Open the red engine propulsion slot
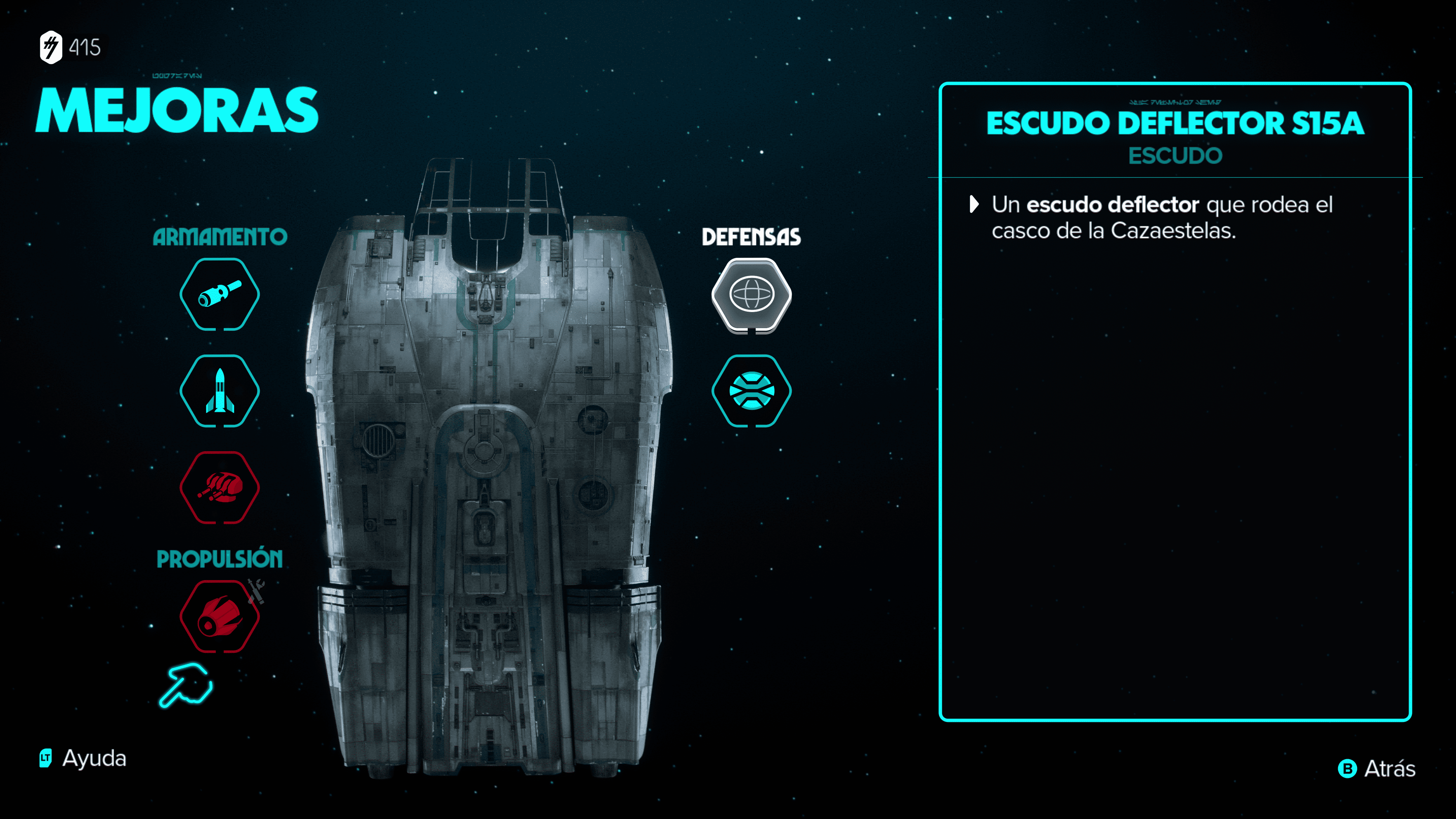Screen dimensions: 1456x819 click(x=219, y=616)
